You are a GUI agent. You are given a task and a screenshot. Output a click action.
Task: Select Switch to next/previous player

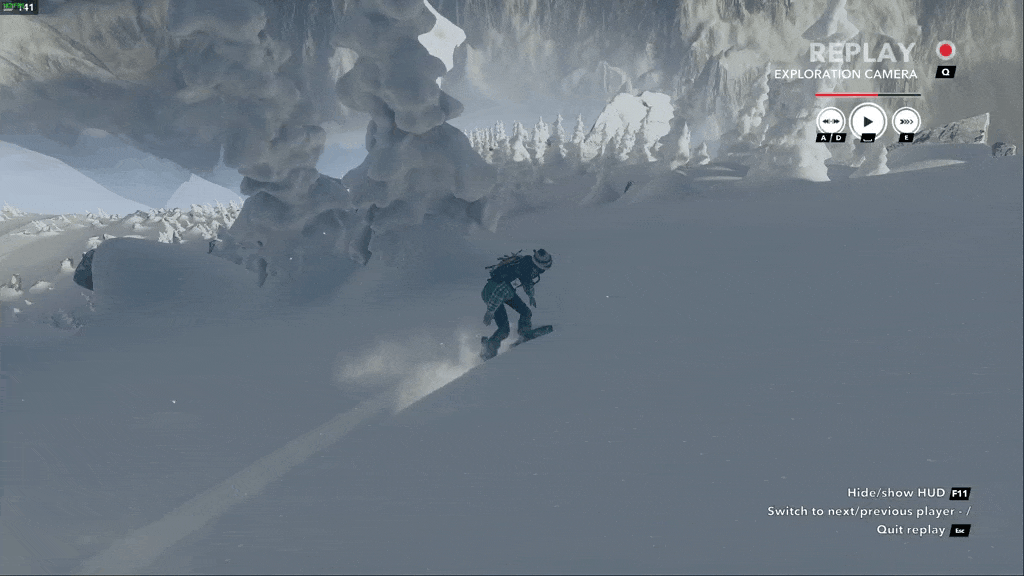(868, 511)
